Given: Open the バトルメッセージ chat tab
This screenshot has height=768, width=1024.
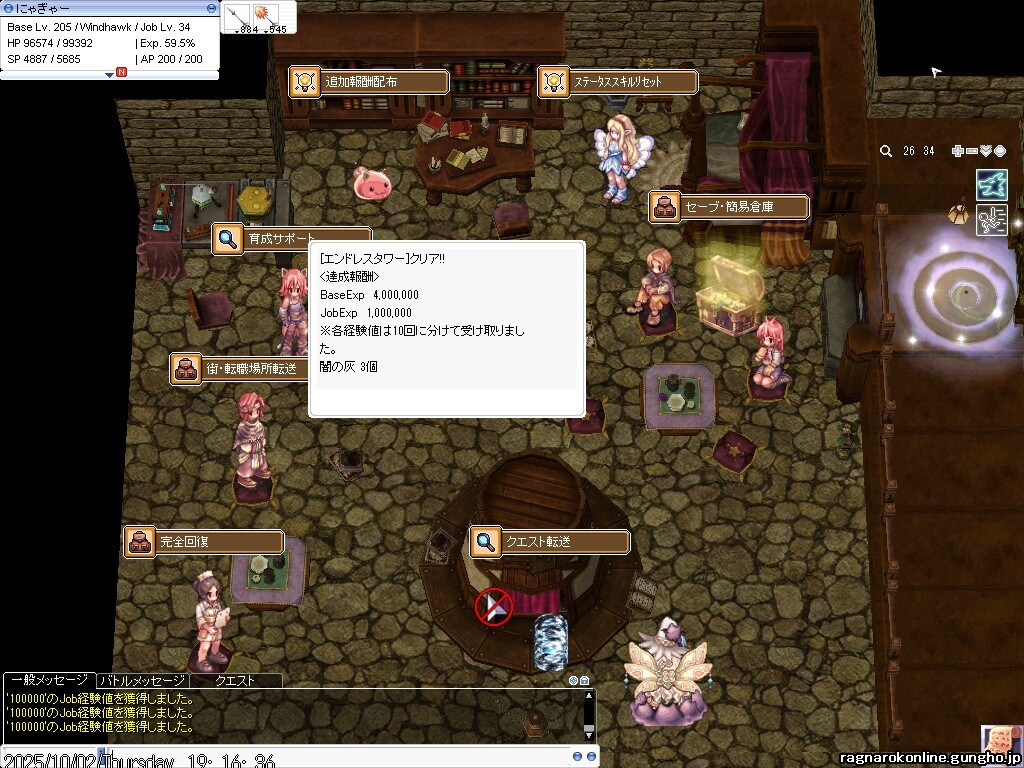Looking at the screenshot, I should coord(141,680).
